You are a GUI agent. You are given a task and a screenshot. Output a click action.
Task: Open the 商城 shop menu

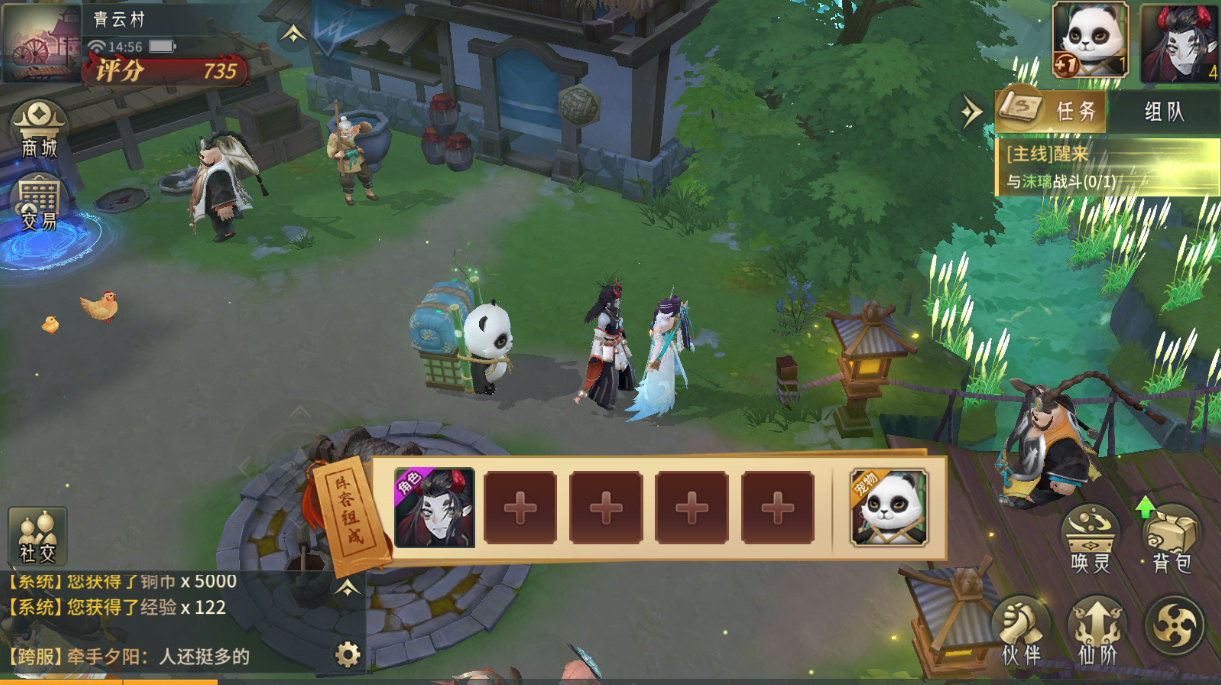(x=39, y=129)
